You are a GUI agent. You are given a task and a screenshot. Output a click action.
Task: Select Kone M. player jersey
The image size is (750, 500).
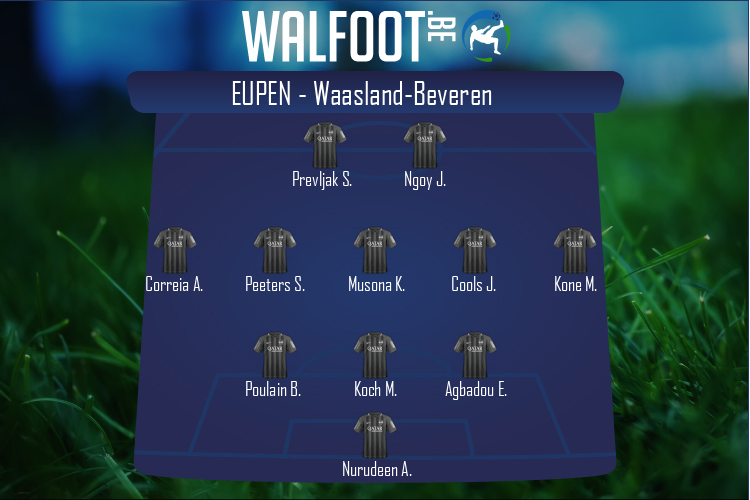pos(575,251)
